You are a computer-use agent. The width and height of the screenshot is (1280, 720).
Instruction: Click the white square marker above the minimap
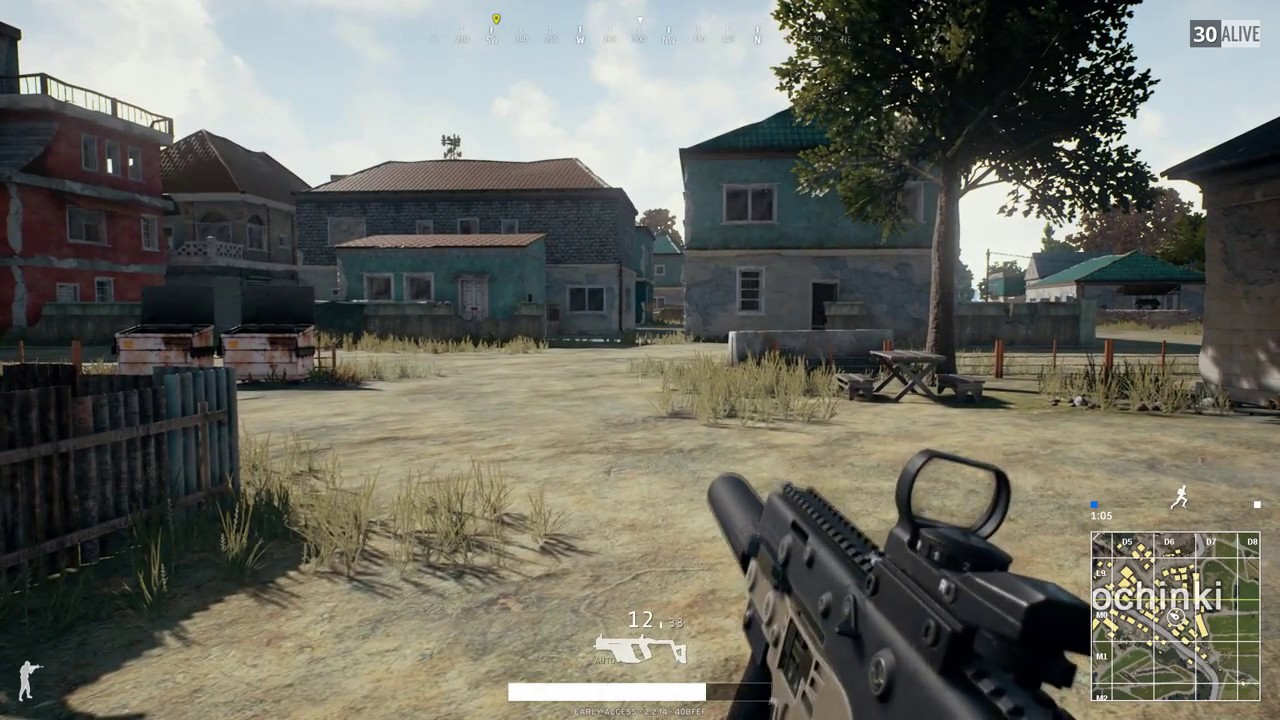pyautogui.click(x=1257, y=504)
